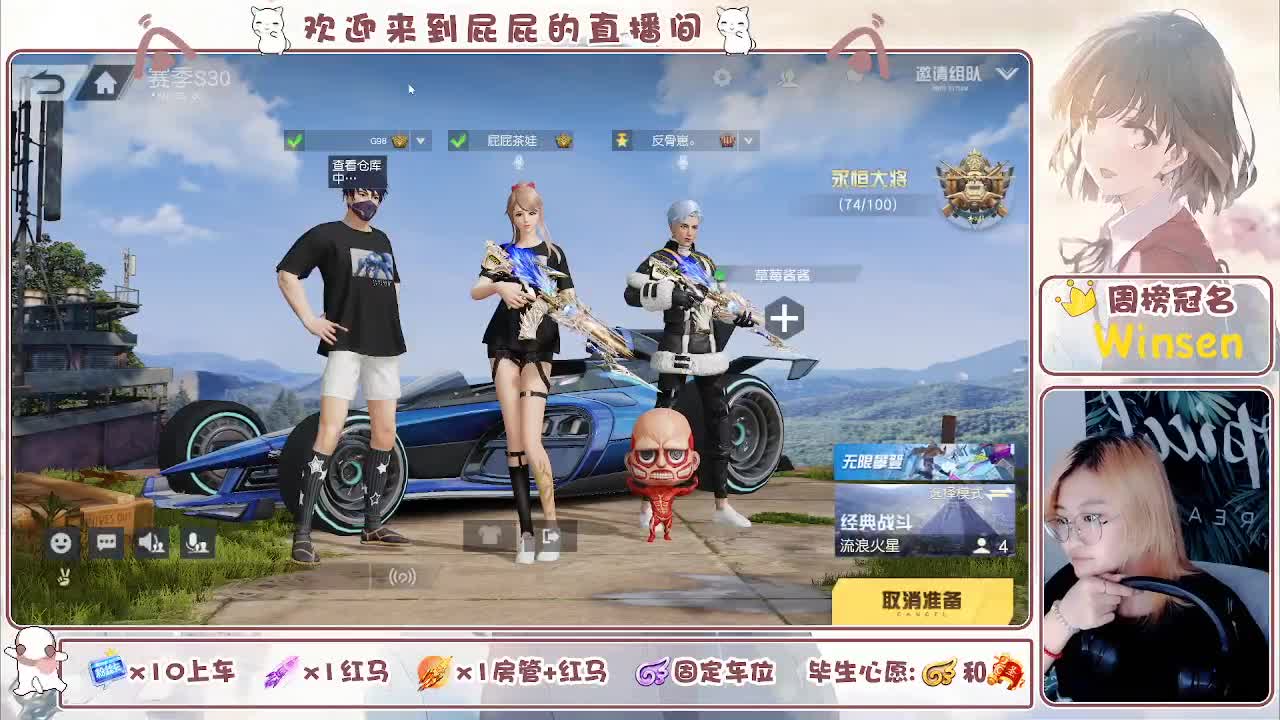Image resolution: width=1280 pixels, height=720 pixels.
Task: Click the 永恒大将 rank progress 74/100
Action: (x=872, y=185)
